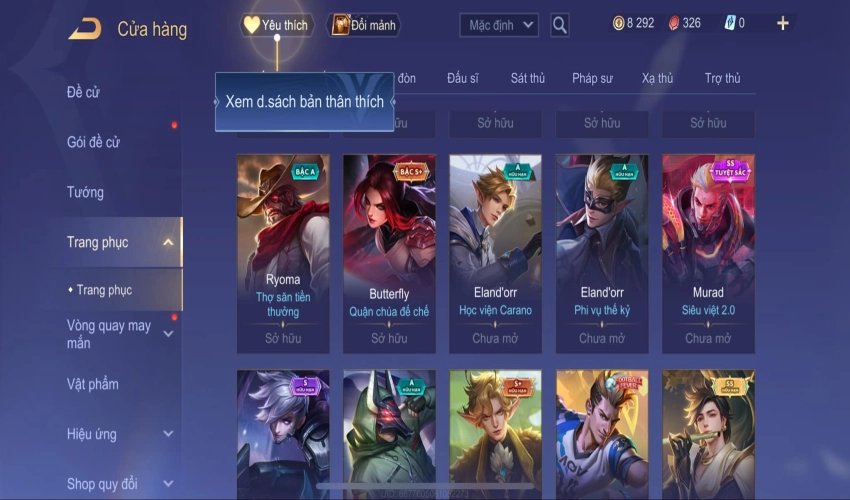Add currency with the plus button

782,23
